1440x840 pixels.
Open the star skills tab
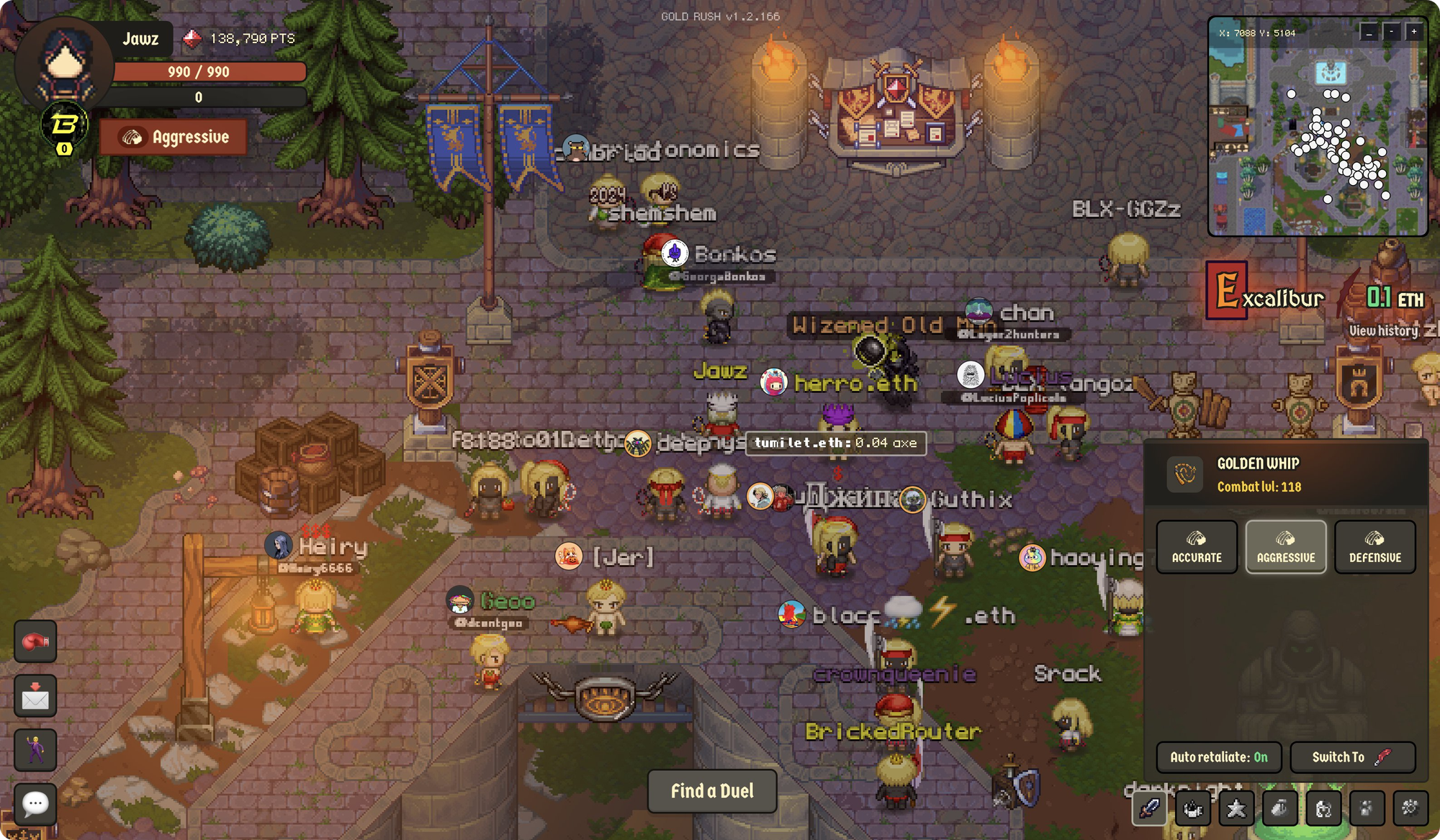click(x=1236, y=808)
